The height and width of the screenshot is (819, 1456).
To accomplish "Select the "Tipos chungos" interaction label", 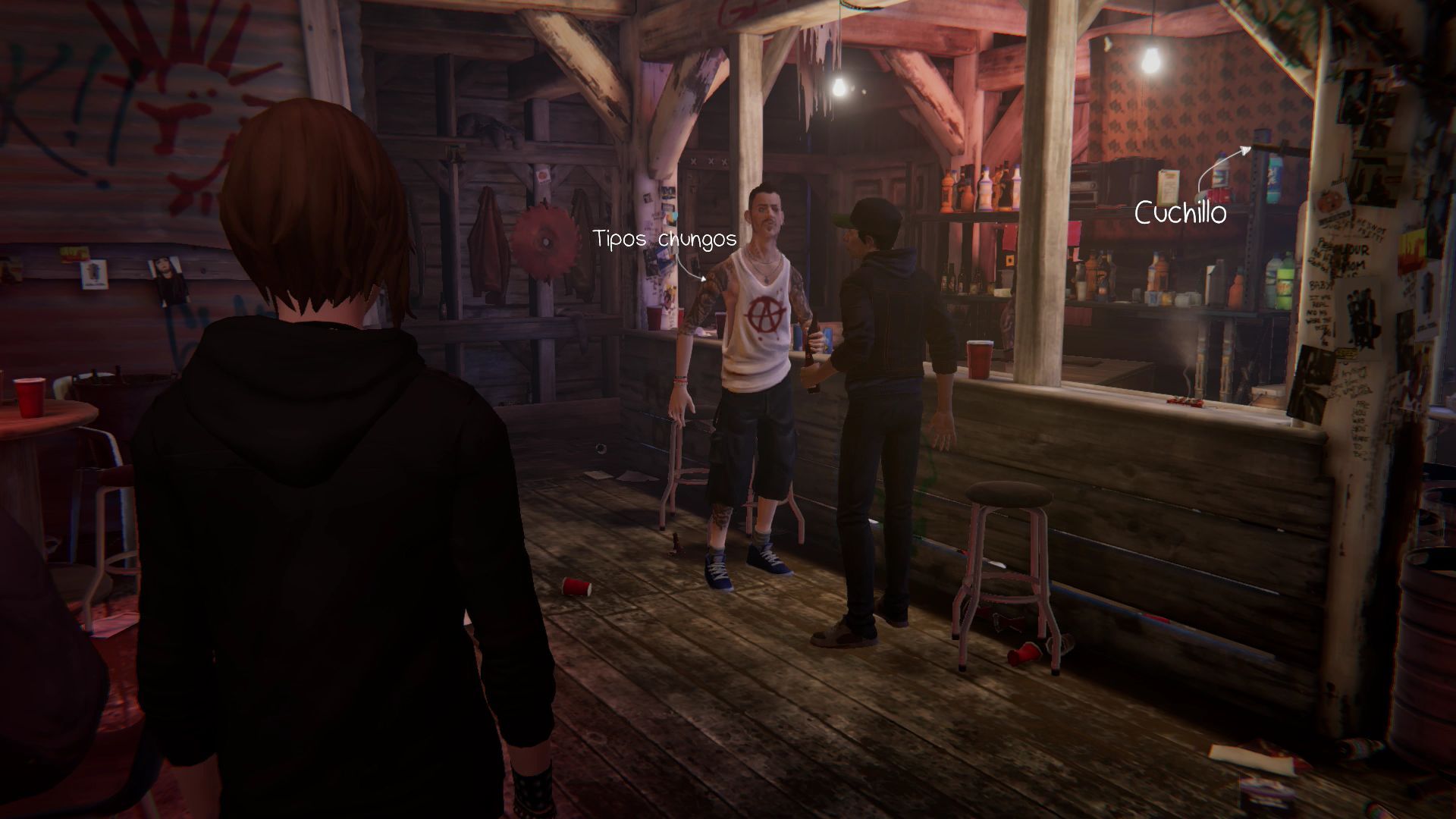I will click(x=665, y=239).
